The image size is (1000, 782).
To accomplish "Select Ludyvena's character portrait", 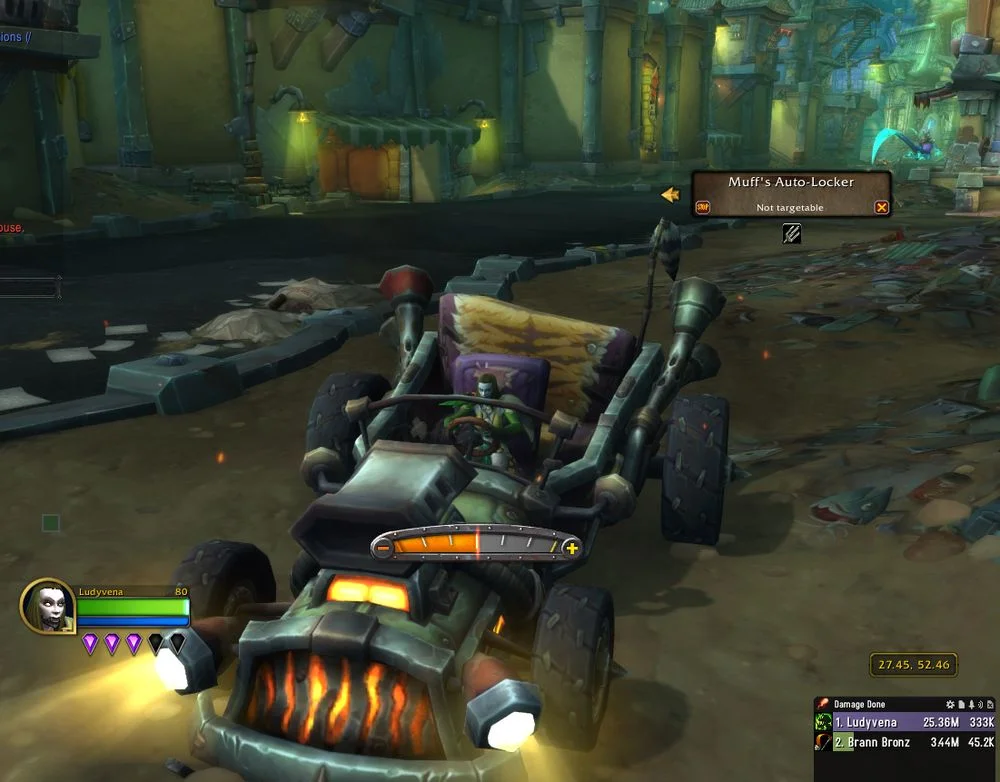I will 46,605.
